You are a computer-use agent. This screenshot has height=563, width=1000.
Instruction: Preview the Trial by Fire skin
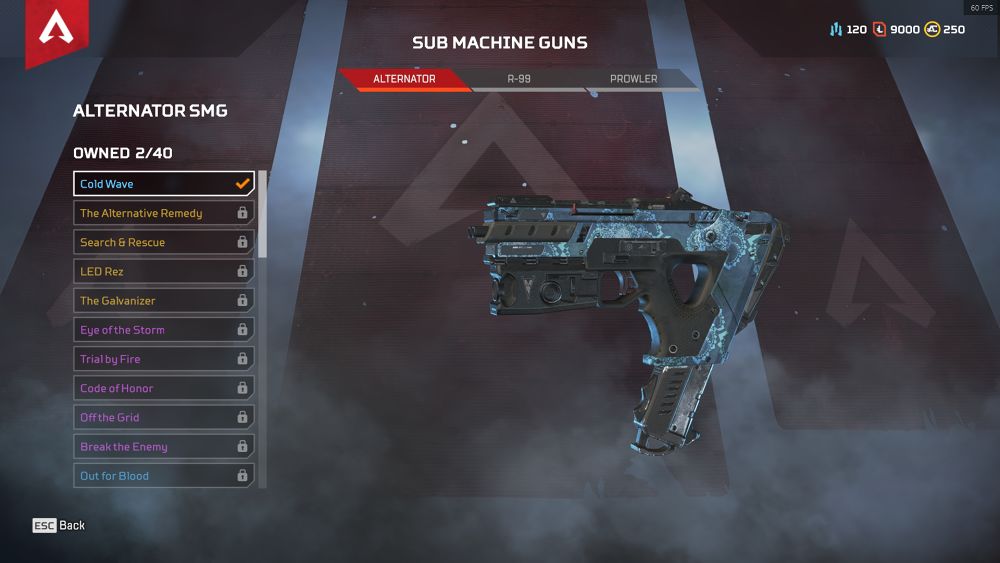(164, 359)
